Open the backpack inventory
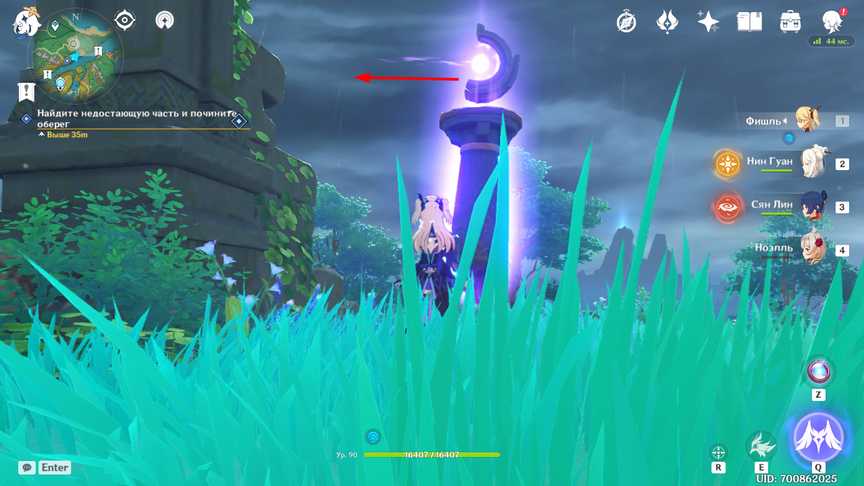 [790, 21]
